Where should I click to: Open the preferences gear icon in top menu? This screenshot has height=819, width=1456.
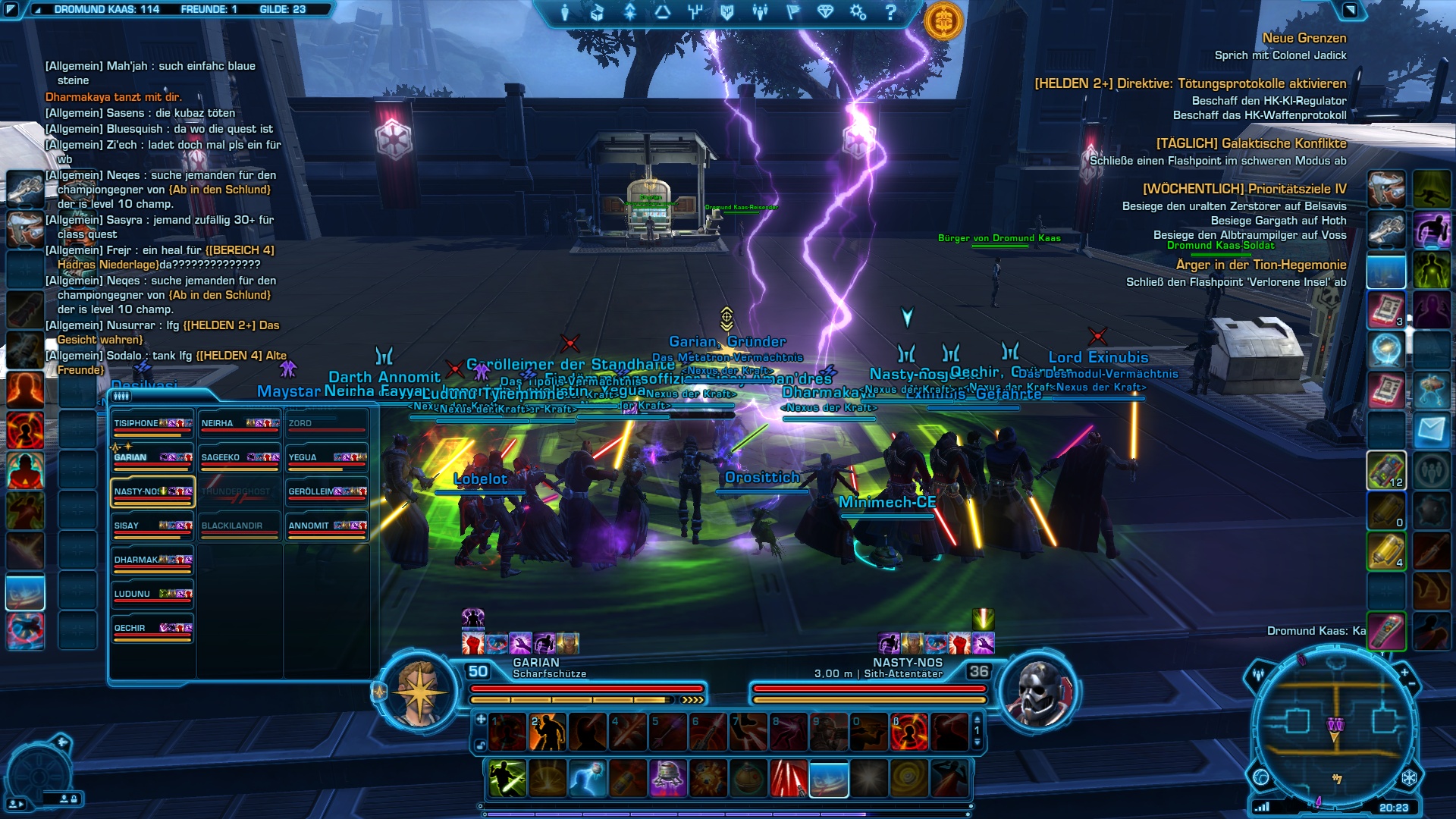[858, 12]
